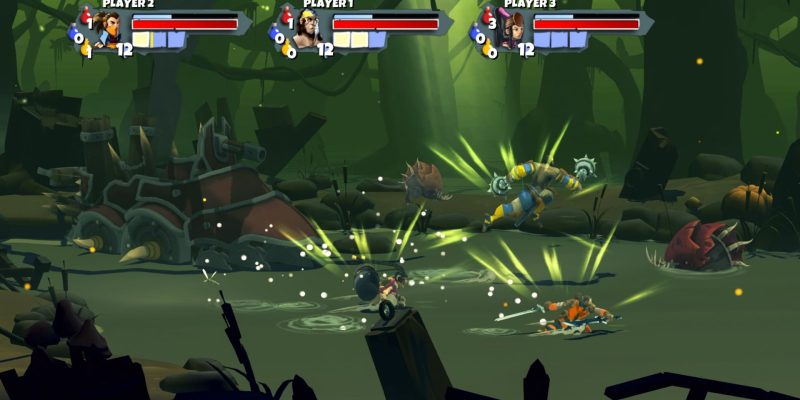Use Player 2's blue mana potion
The width and height of the screenshot is (800, 400).
tap(73, 35)
